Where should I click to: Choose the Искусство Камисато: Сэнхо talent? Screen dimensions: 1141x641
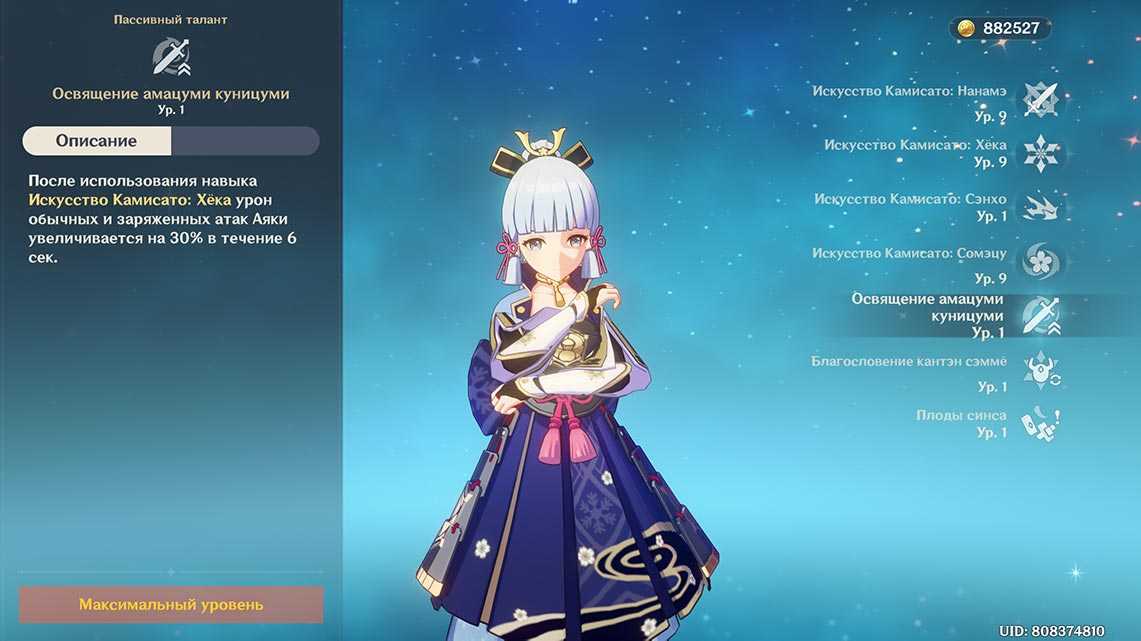point(1040,207)
